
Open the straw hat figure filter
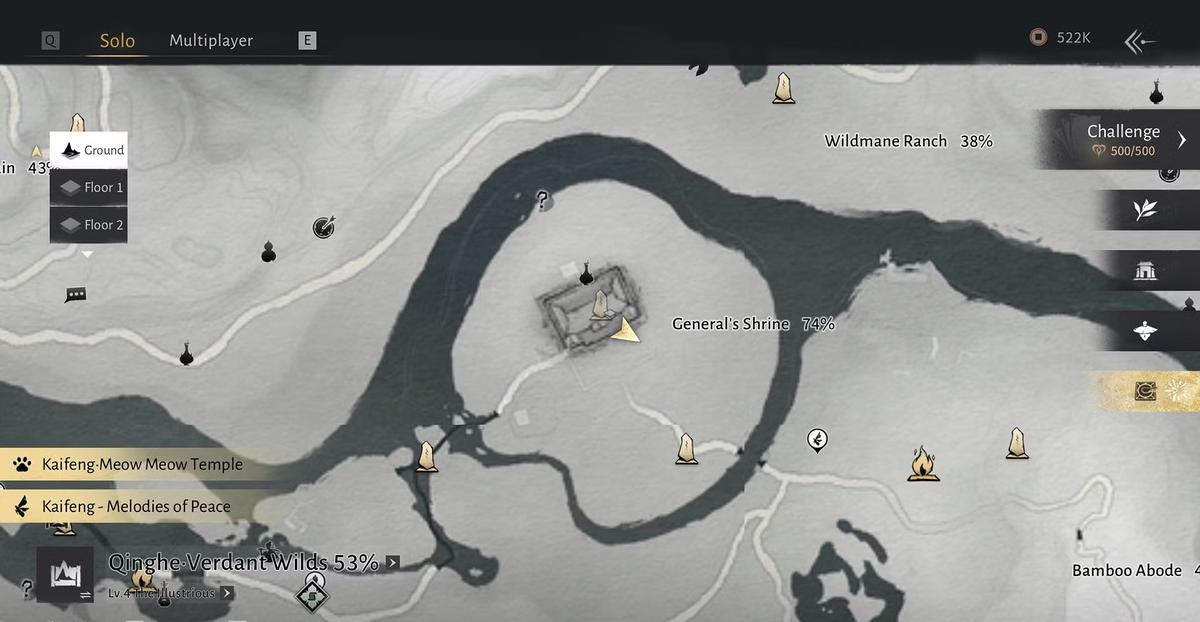[1145, 331]
